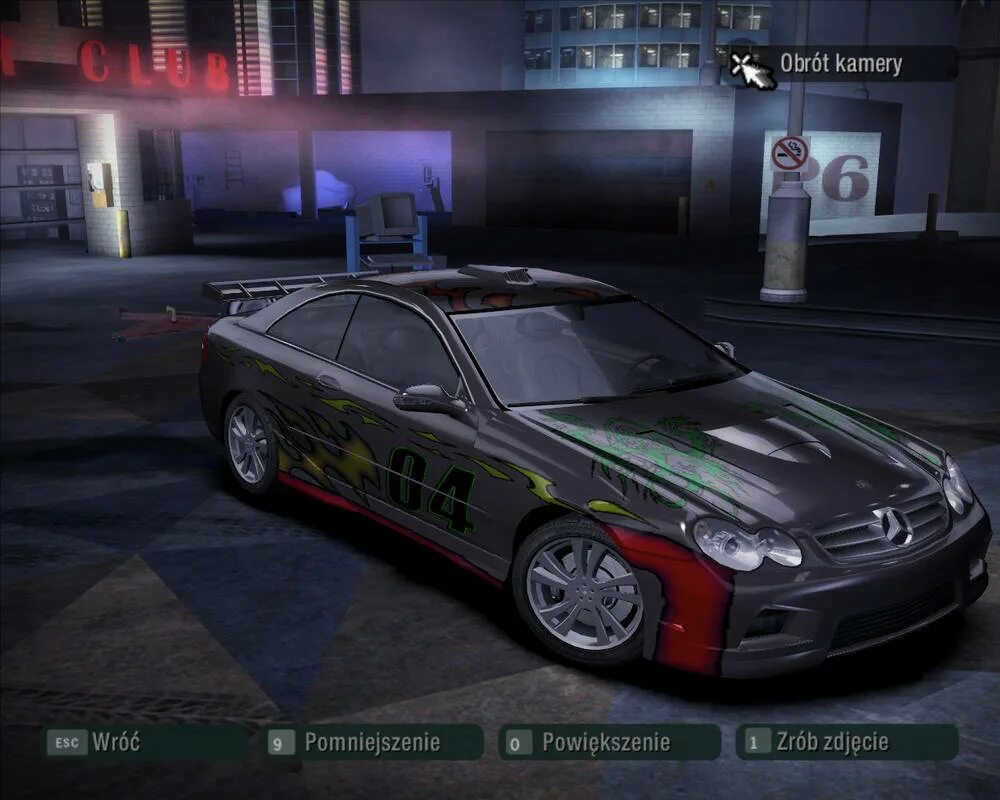1000x800 pixels.
Task: Zoom in using Powiększenie
Action: pos(606,742)
